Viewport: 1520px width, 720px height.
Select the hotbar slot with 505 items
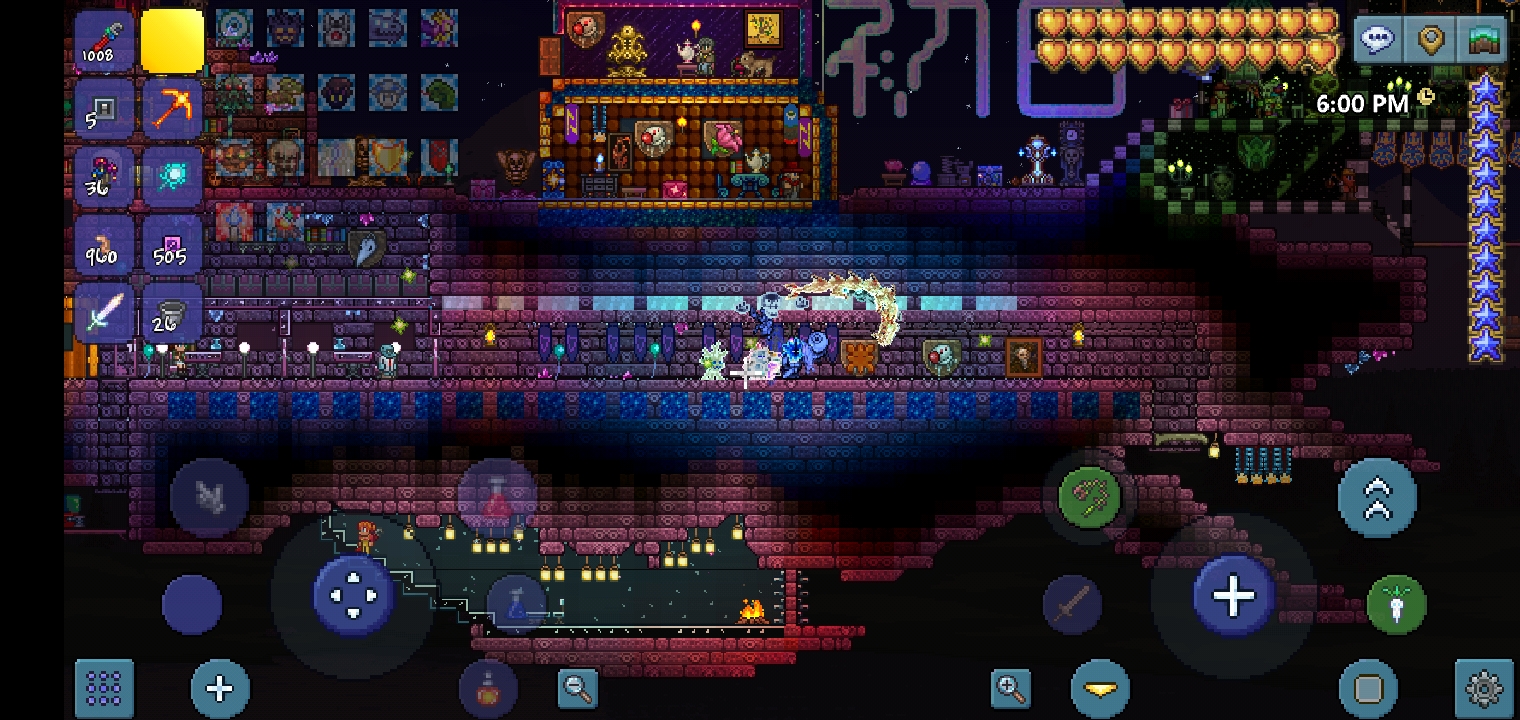tap(172, 246)
